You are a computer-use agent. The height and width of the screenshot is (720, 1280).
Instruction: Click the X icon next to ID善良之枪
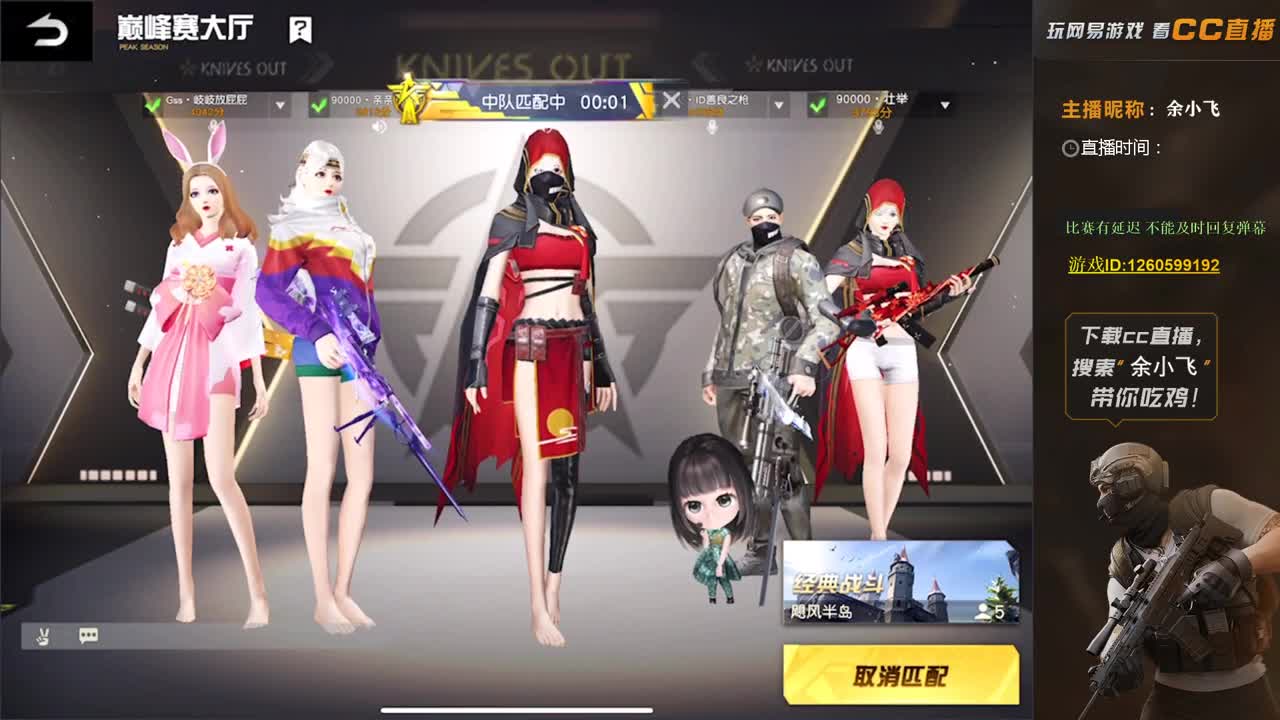[671, 100]
